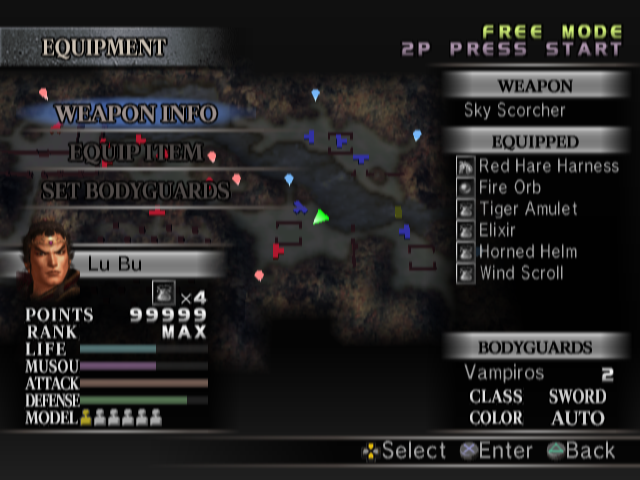
Task: Open the Weapon Info menu entry
Action: (136, 114)
